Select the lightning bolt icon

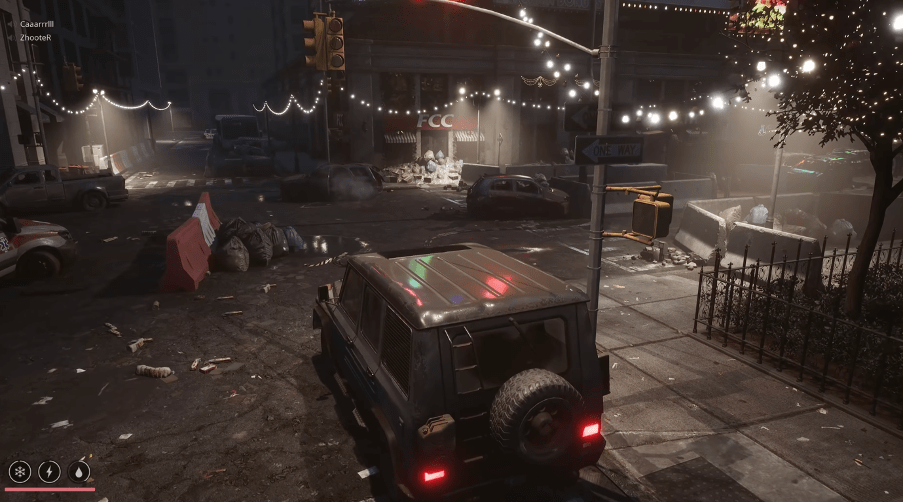49,471
